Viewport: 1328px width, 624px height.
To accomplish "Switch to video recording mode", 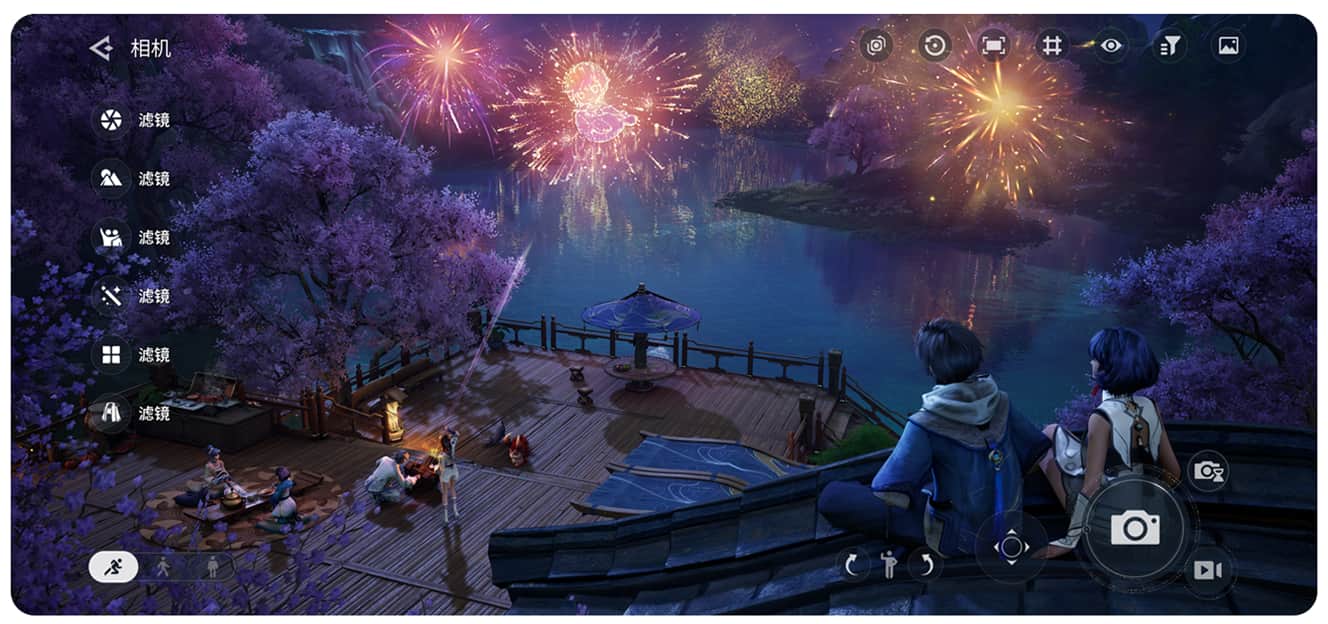I will (x=1208, y=570).
